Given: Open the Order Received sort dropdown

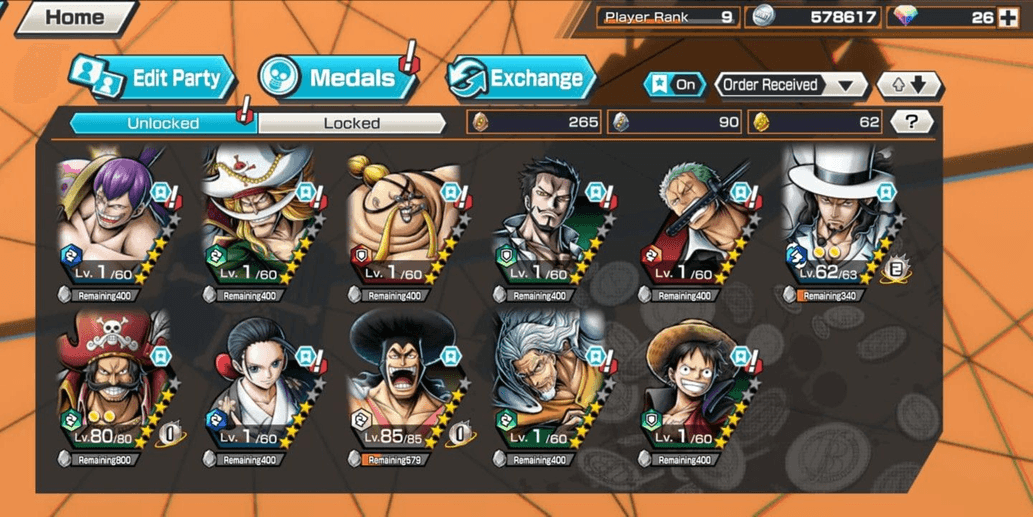Looking at the screenshot, I should pyautogui.click(x=790, y=85).
